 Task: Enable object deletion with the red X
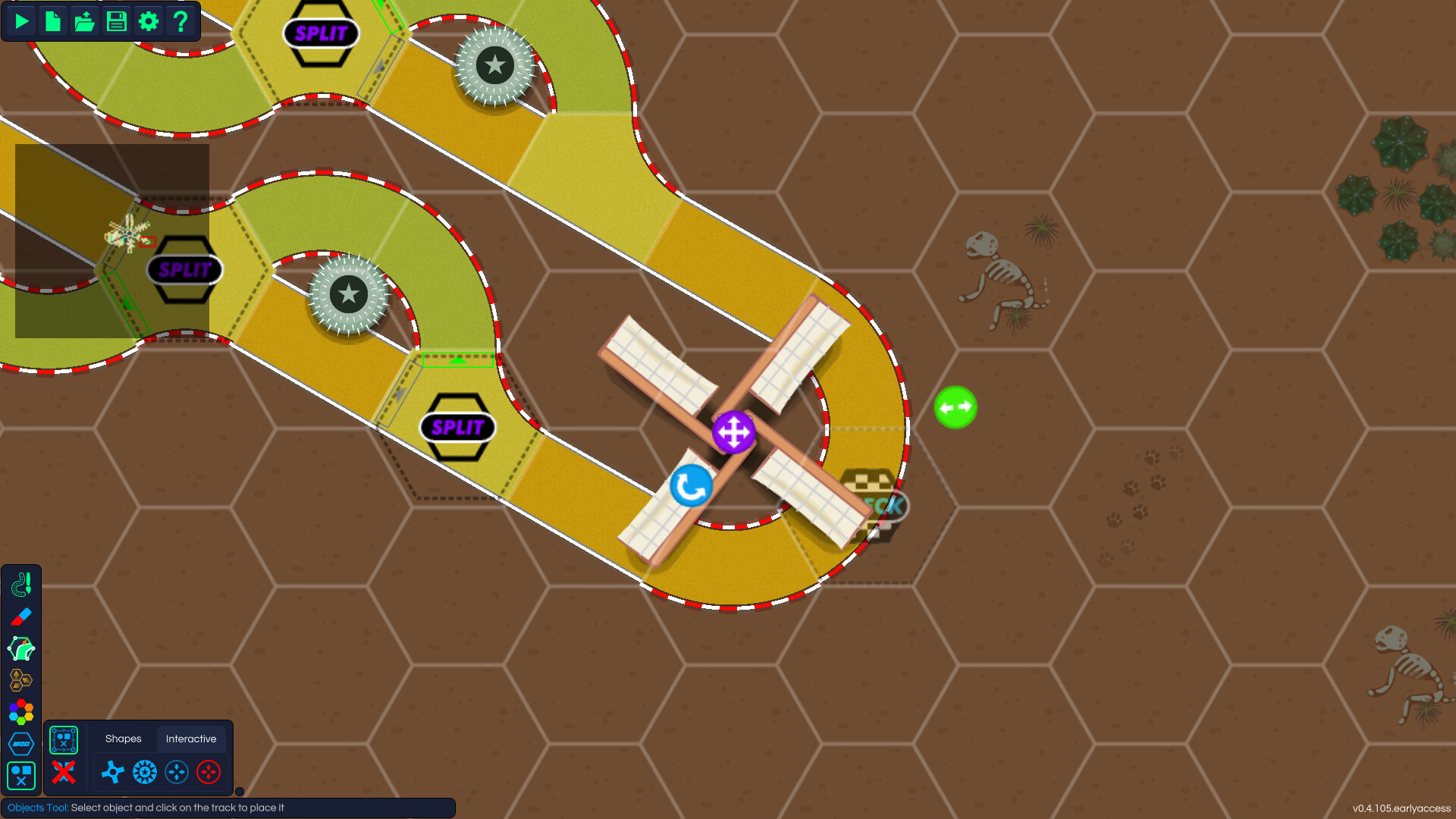point(64,773)
